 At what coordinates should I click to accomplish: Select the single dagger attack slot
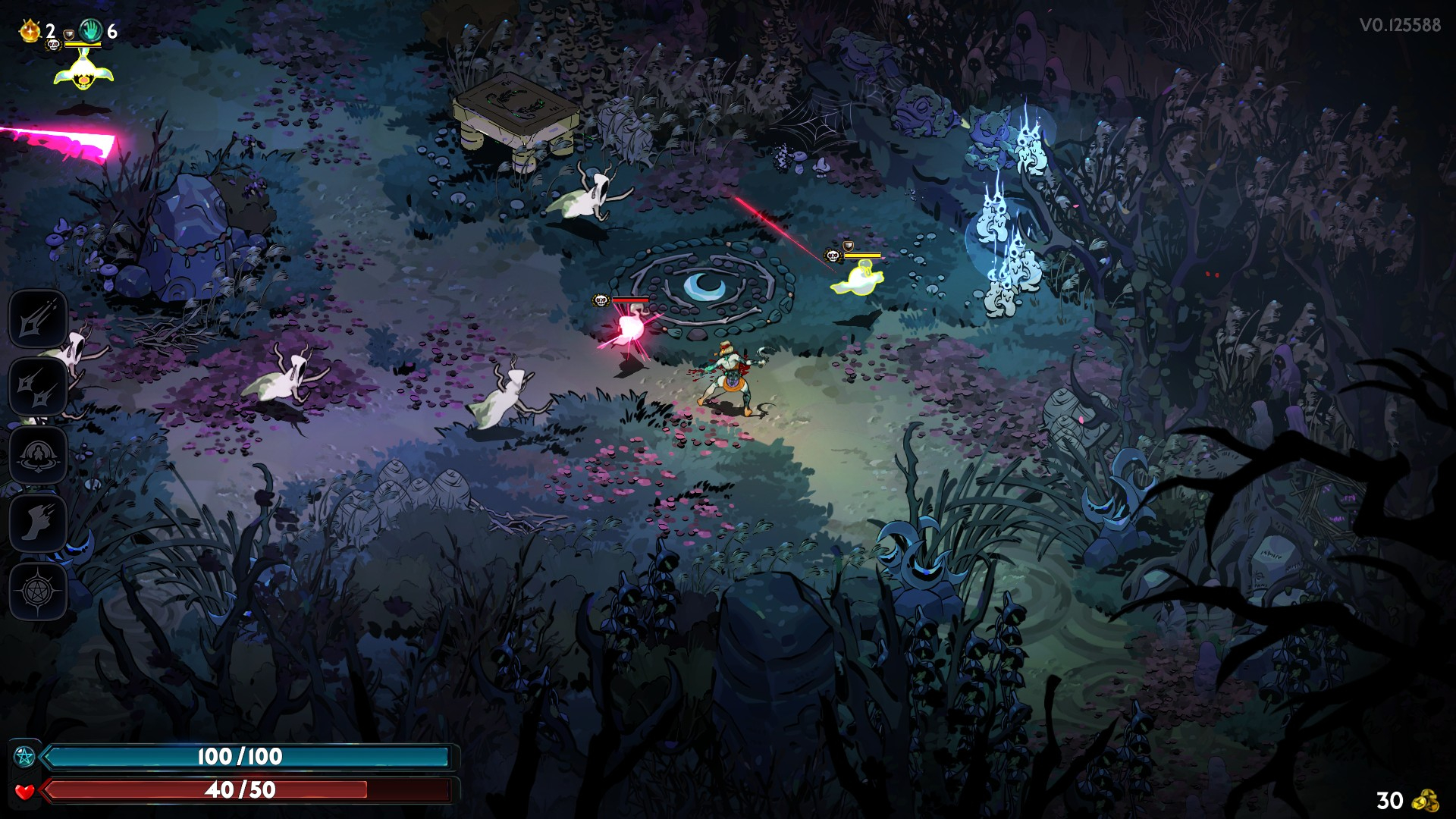(x=38, y=318)
